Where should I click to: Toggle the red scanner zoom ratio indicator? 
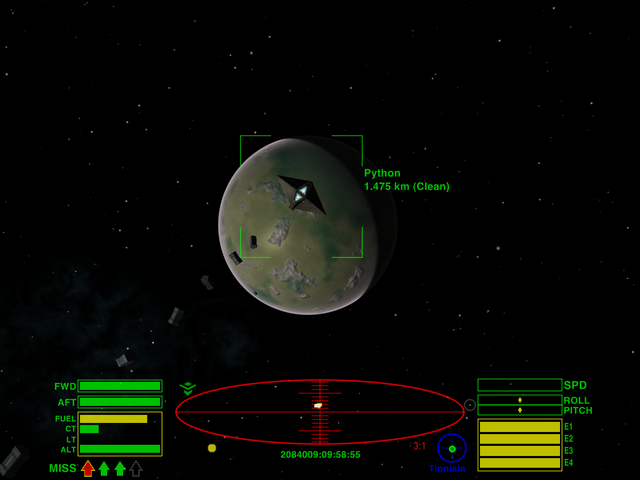pos(418,446)
